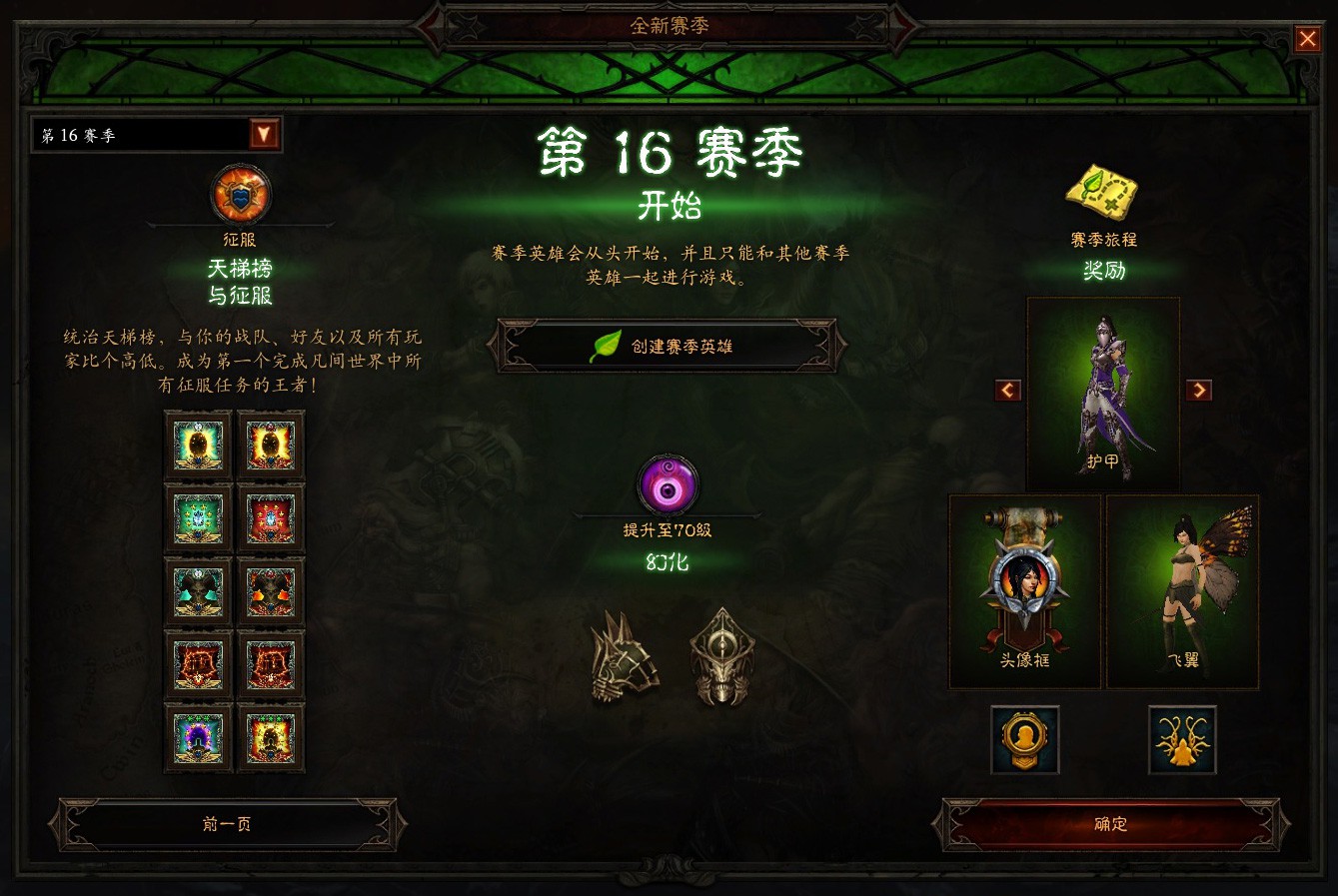1338x896 pixels.
Task: Select the Conquest shield icon above 征服
Action: (x=240, y=197)
